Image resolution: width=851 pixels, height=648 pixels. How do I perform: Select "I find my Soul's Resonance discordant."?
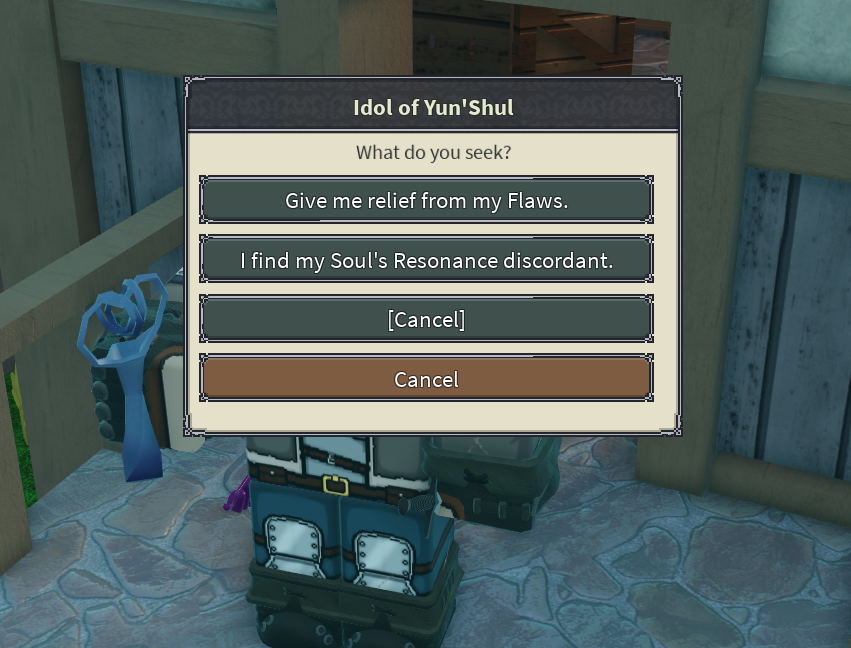pyautogui.click(x=426, y=260)
